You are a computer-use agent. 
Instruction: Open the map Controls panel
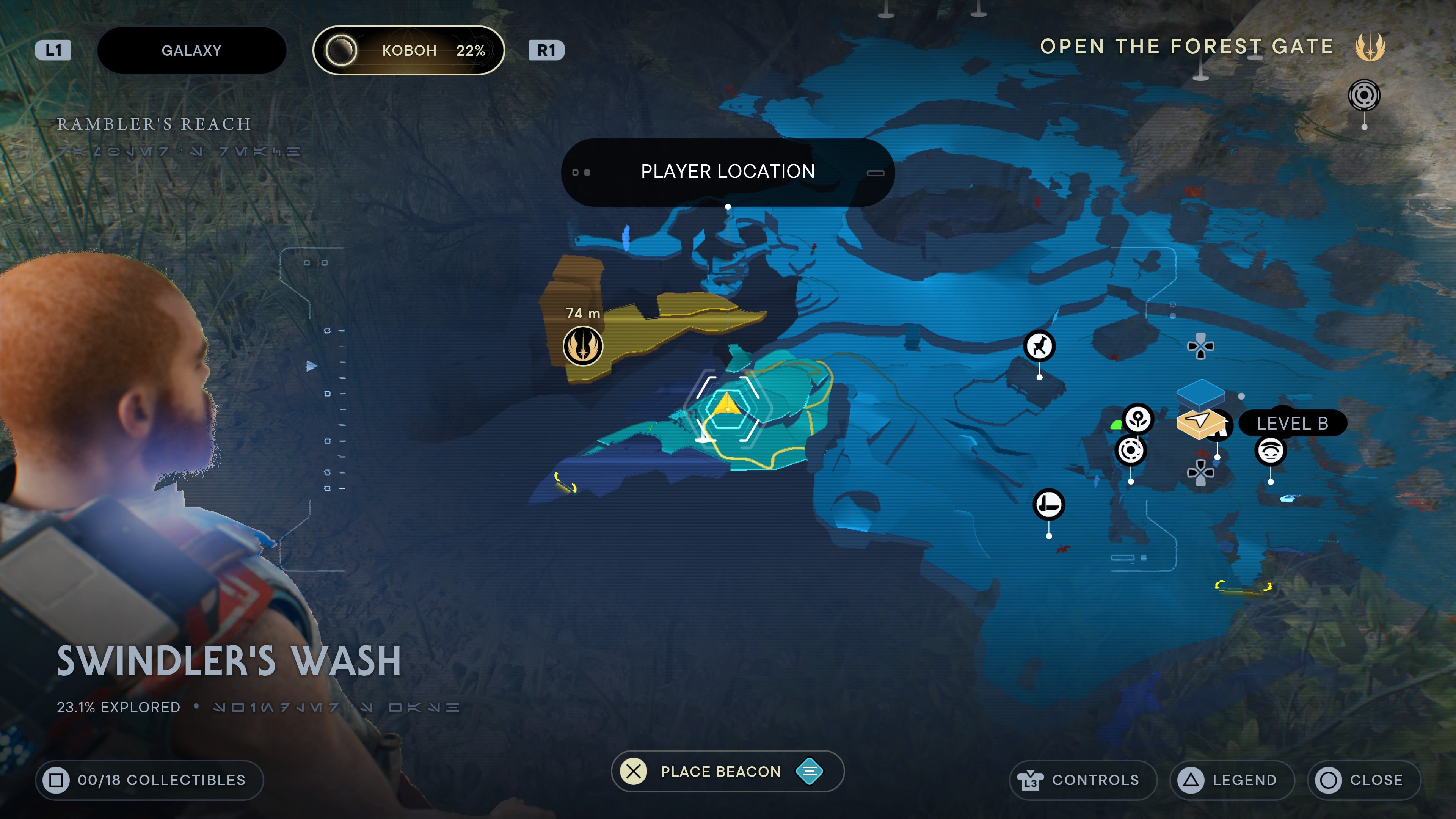click(x=1083, y=780)
